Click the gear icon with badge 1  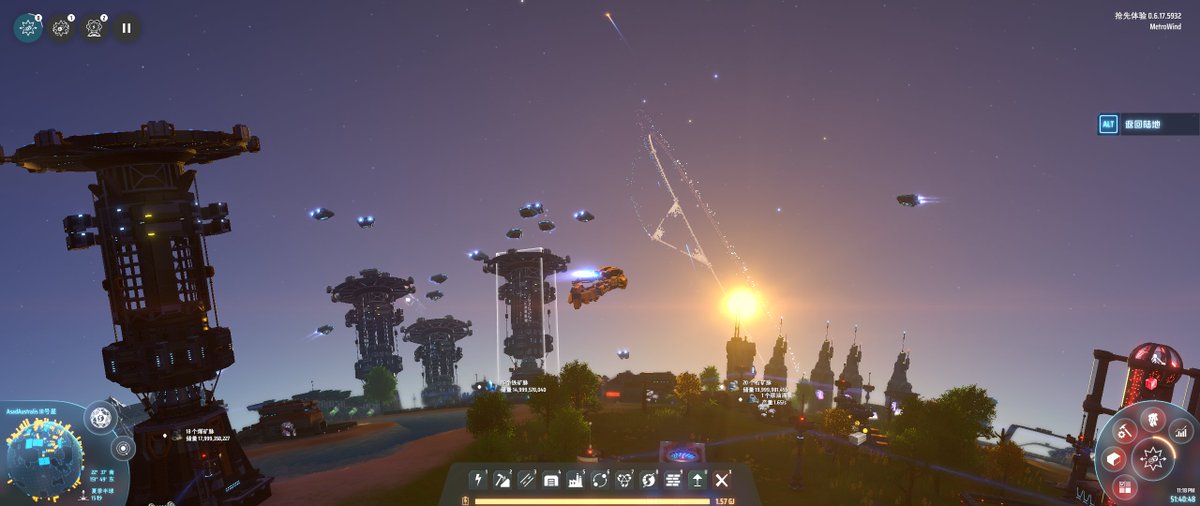[61, 28]
